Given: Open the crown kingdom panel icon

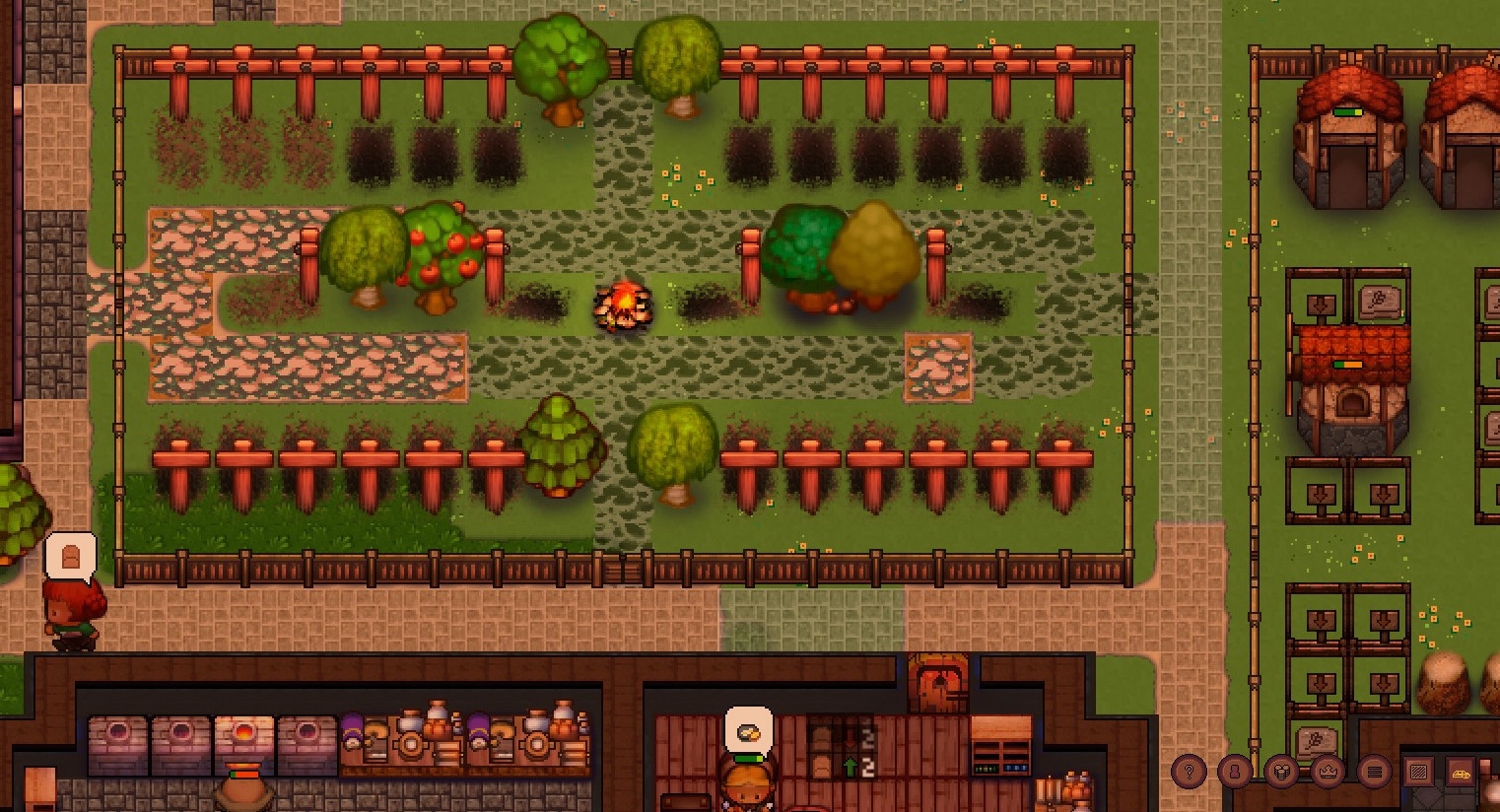Looking at the screenshot, I should pyautogui.click(x=1327, y=771).
